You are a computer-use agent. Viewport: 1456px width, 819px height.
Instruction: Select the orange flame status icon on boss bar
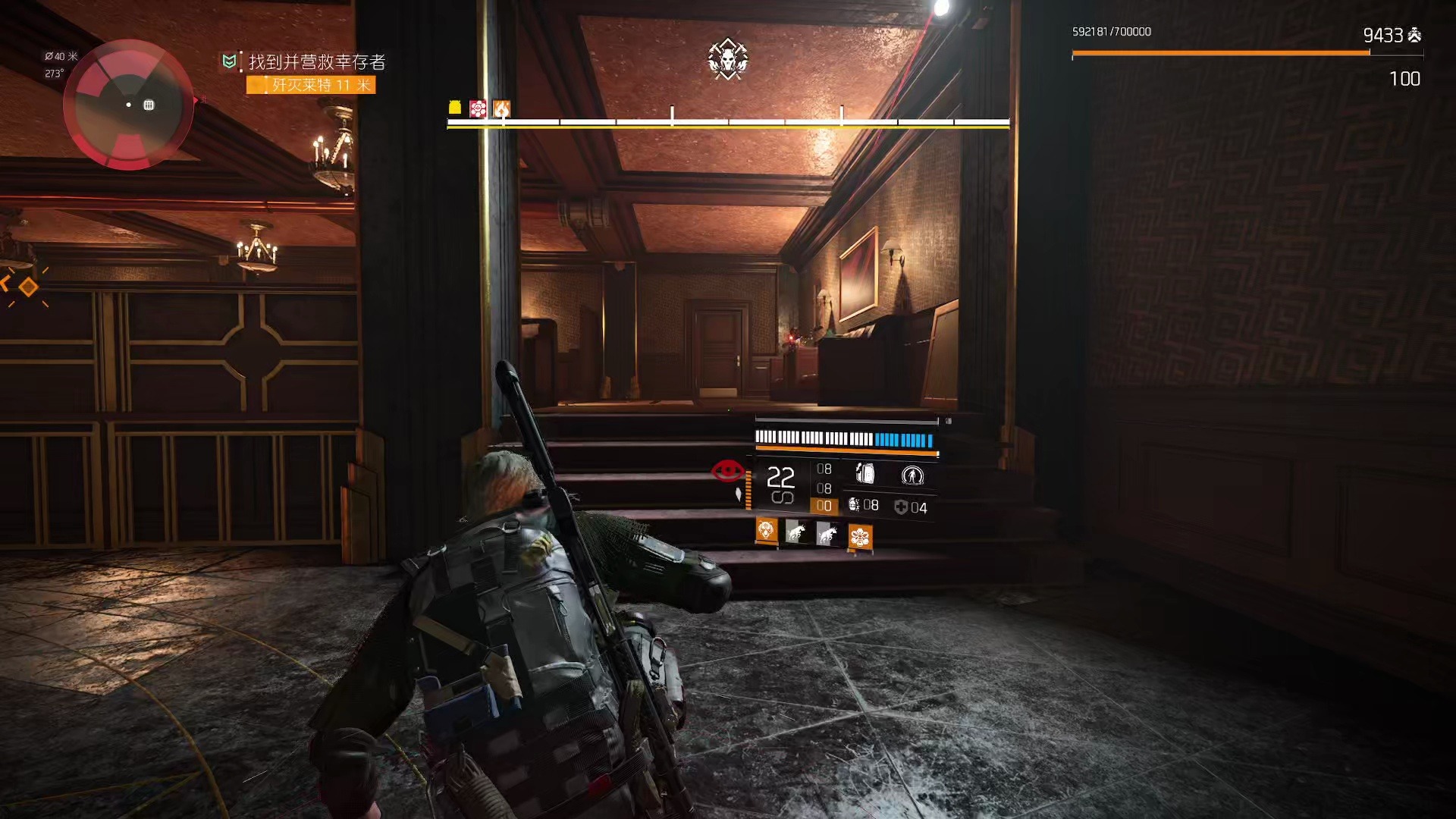(501, 108)
